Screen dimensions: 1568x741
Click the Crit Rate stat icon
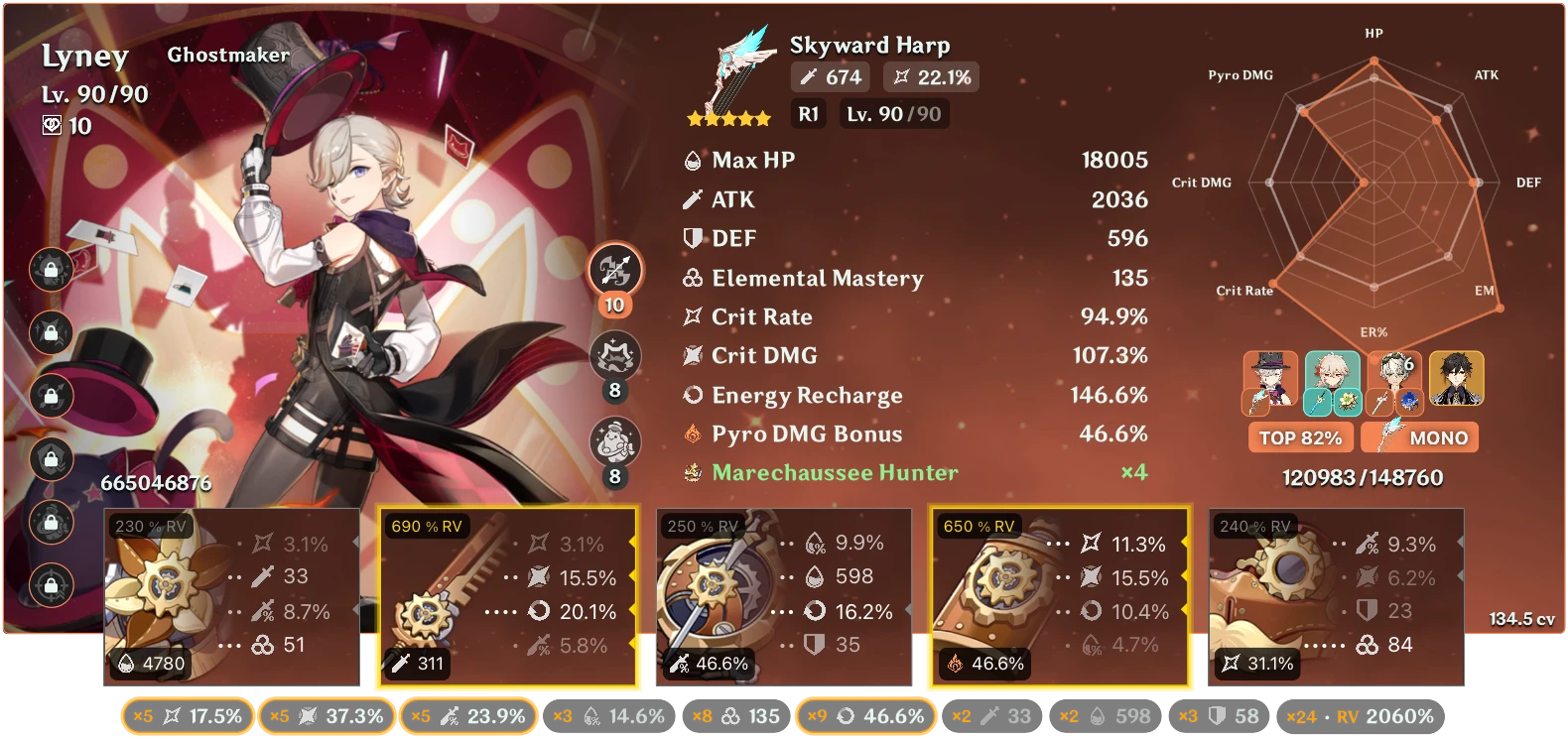point(692,317)
